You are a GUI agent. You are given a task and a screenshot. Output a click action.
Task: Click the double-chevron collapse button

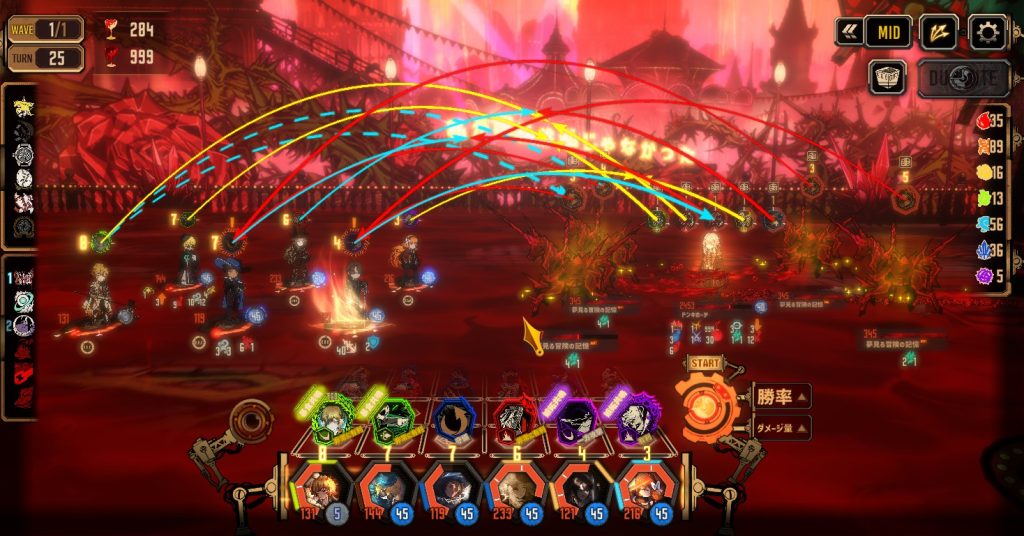(849, 32)
